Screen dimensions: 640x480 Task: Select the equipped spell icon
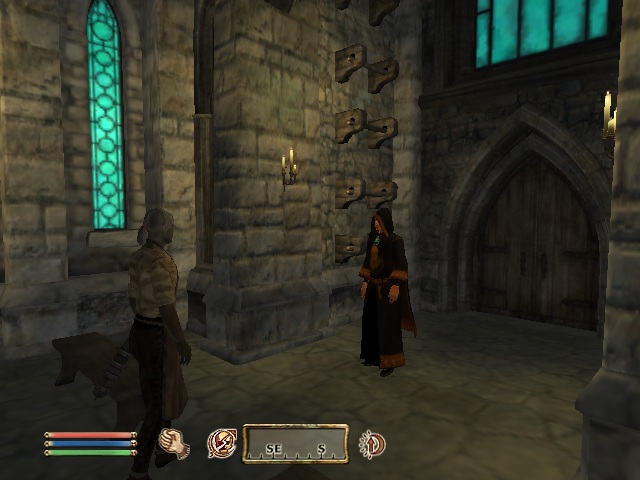click(x=221, y=443)
